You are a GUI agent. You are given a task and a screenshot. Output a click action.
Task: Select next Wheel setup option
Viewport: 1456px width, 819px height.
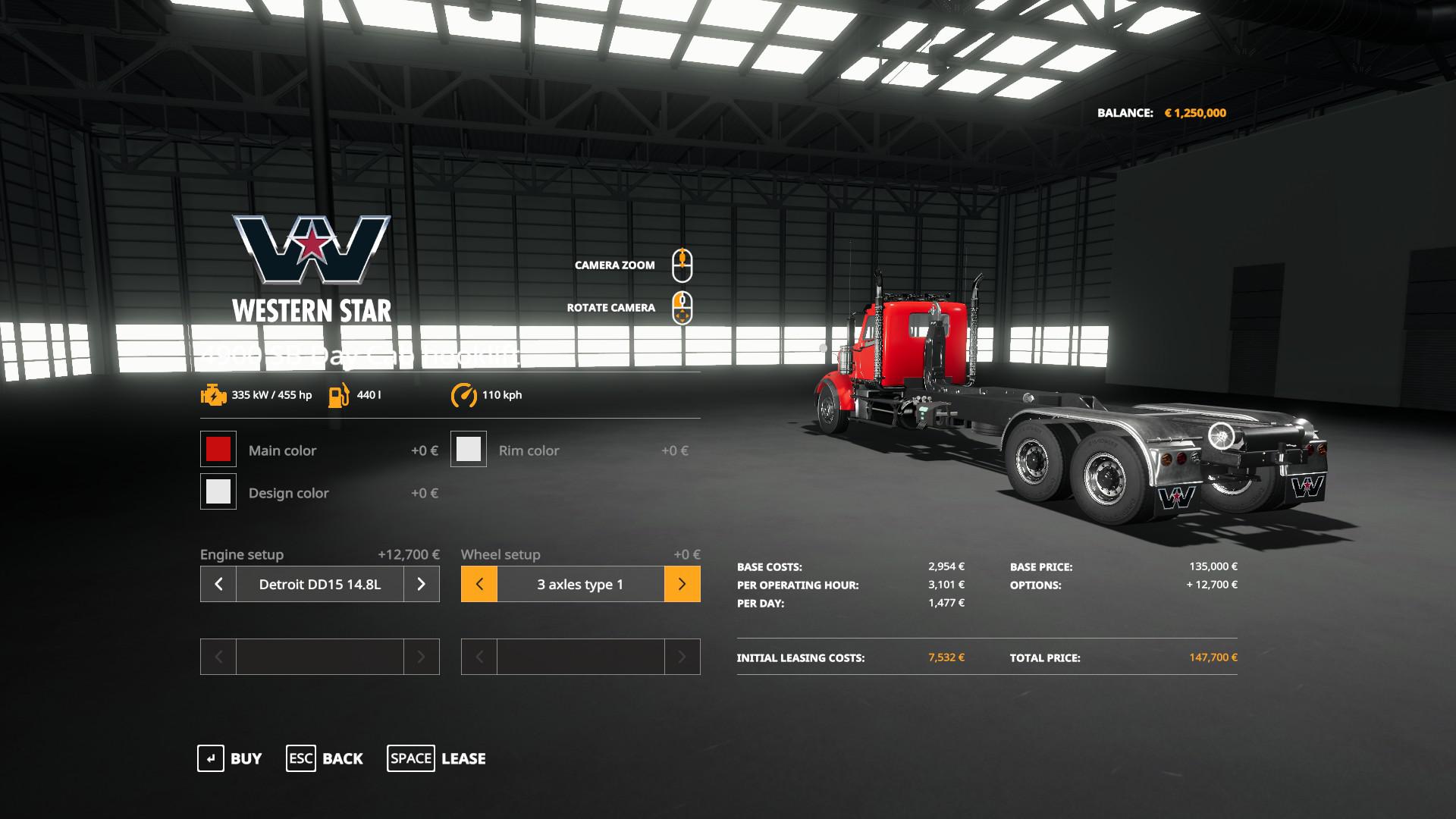pos(682,584)
